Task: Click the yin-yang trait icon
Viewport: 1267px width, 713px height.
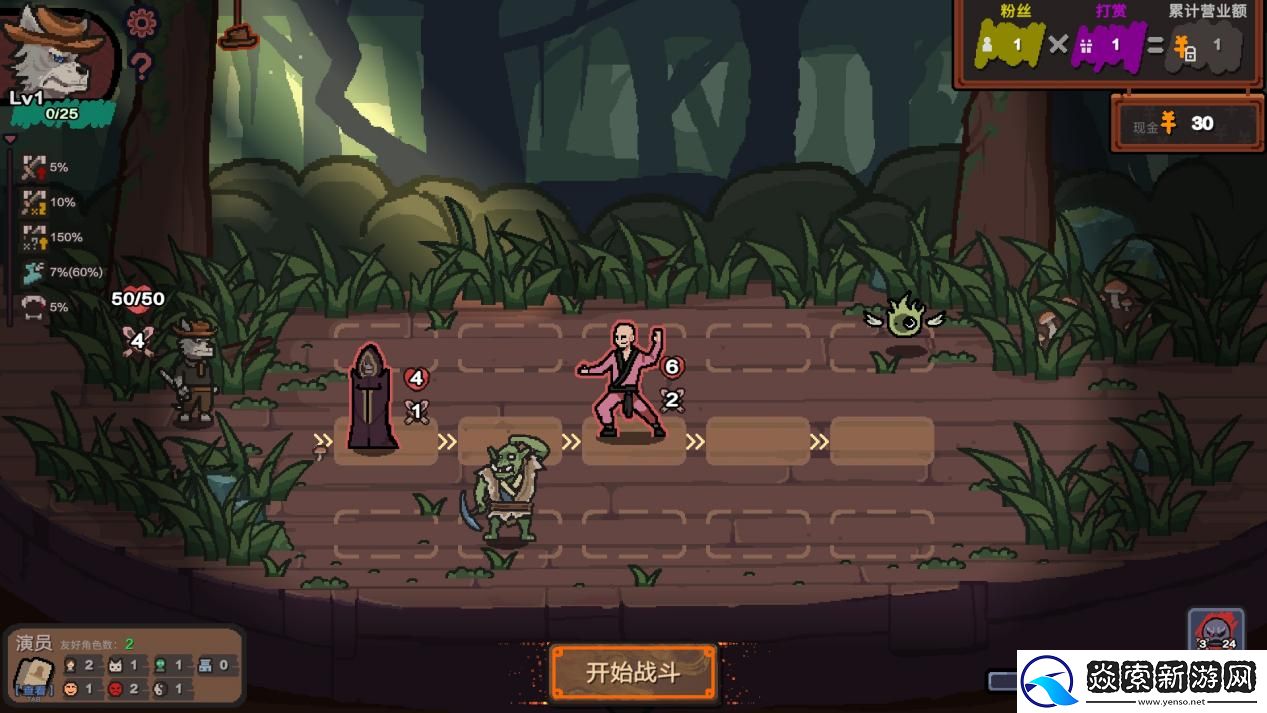Action: click(x=160, y=689)
